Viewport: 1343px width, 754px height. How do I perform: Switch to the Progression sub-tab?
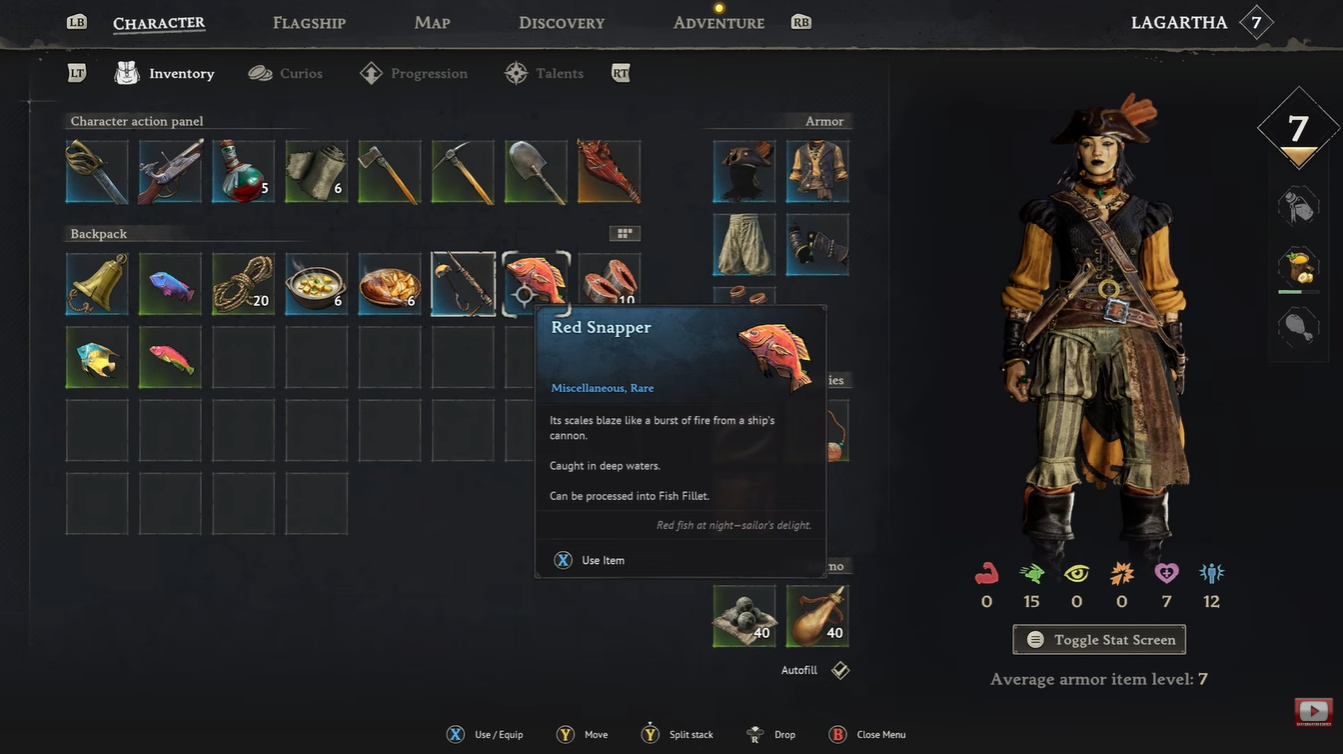[414, 73]
